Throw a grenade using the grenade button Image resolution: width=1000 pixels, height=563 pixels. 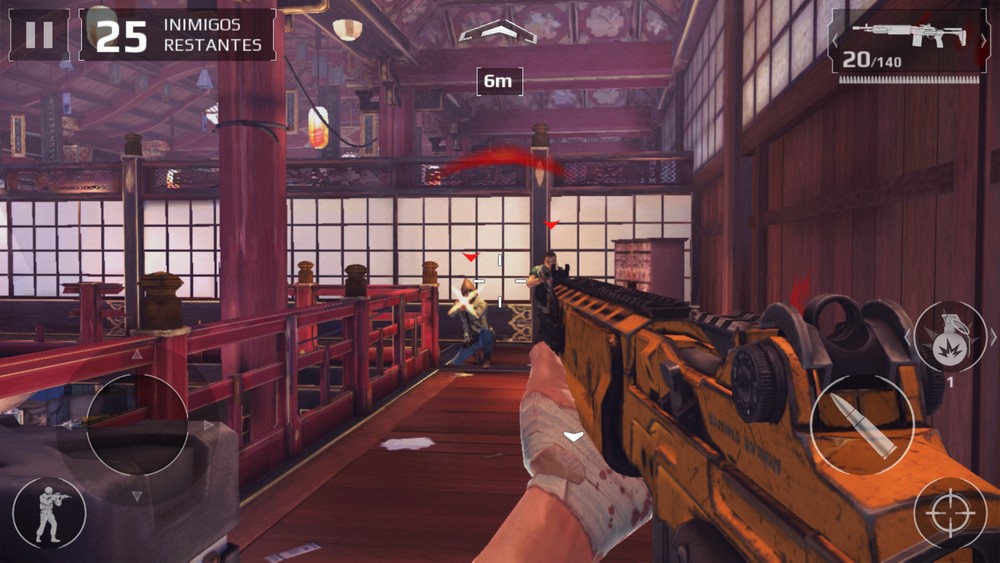[949, 338]
